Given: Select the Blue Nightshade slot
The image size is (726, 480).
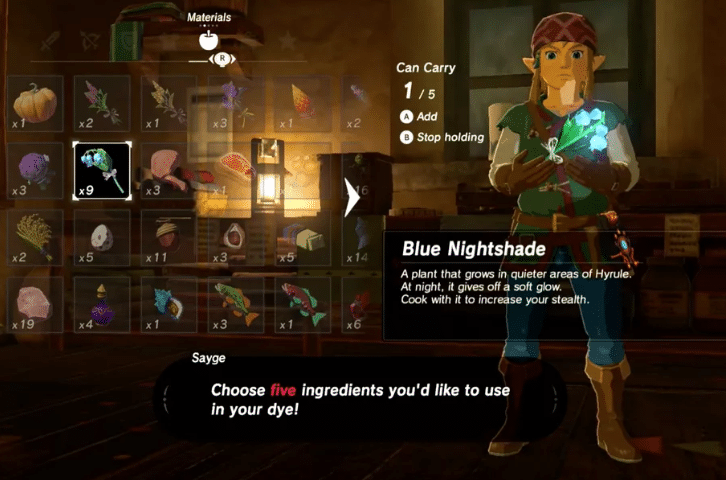Looking at the screenshot, I should coord(102,170).
